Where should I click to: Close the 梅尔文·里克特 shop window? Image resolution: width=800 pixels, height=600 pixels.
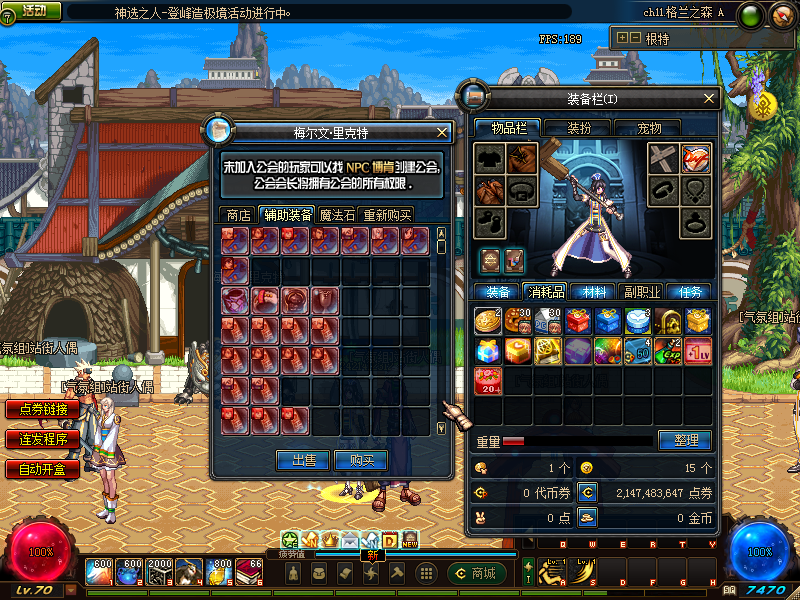[x=443, y=132]
